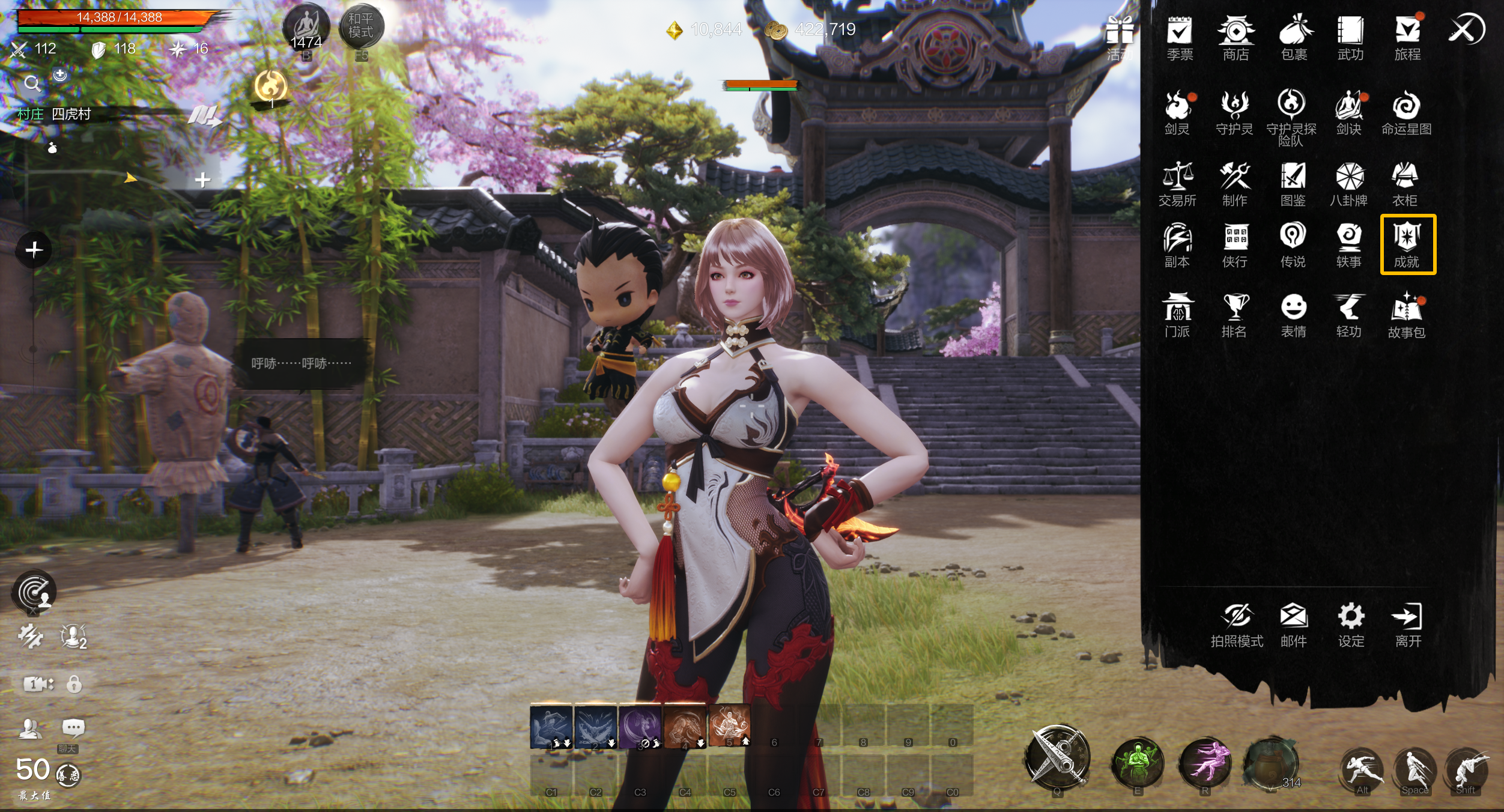
Task: Enter 拍照模式 photo mode
Action: pos(1237,625)
